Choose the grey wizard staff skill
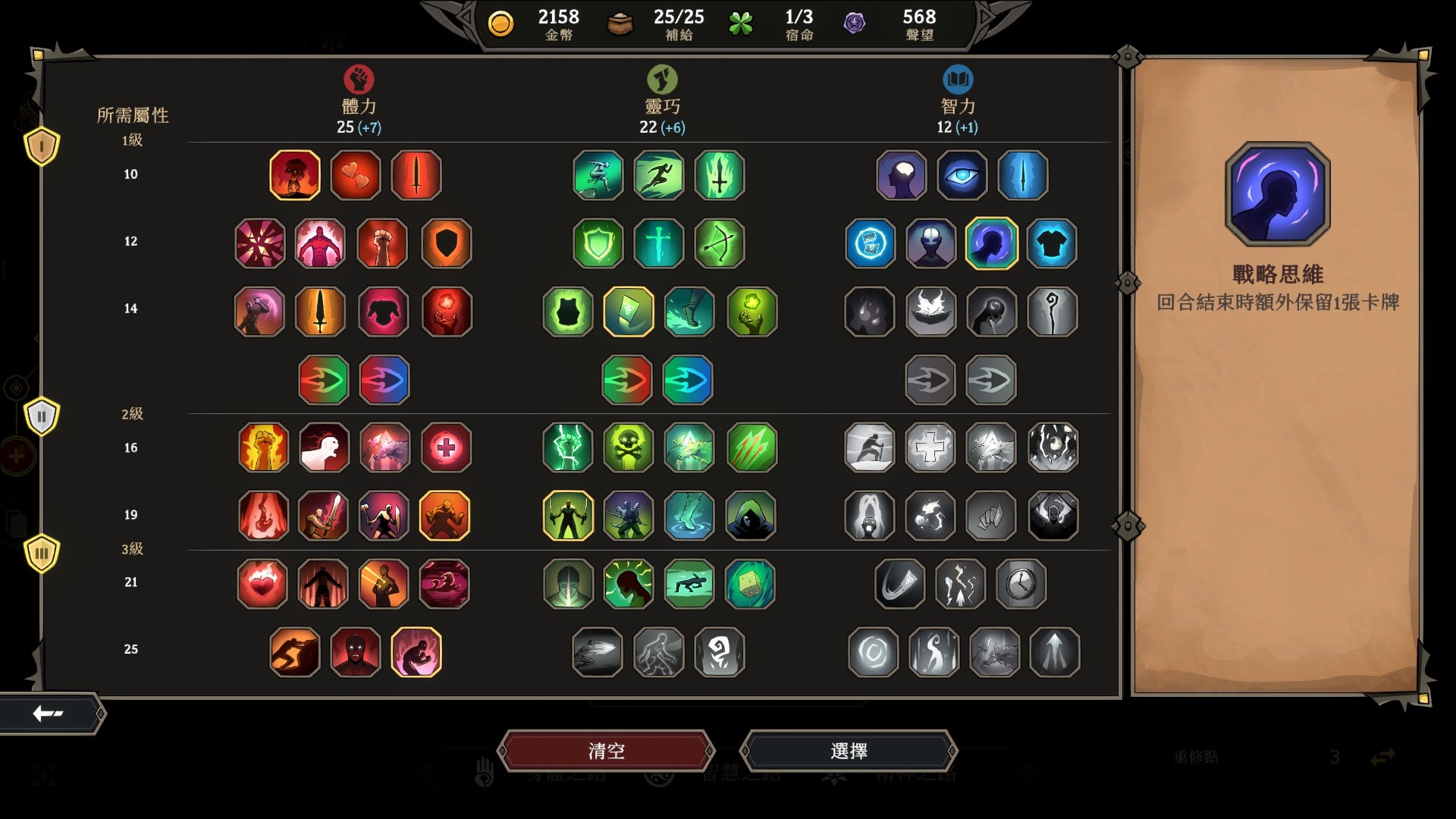The image size is (1456, 819). 1052,312
